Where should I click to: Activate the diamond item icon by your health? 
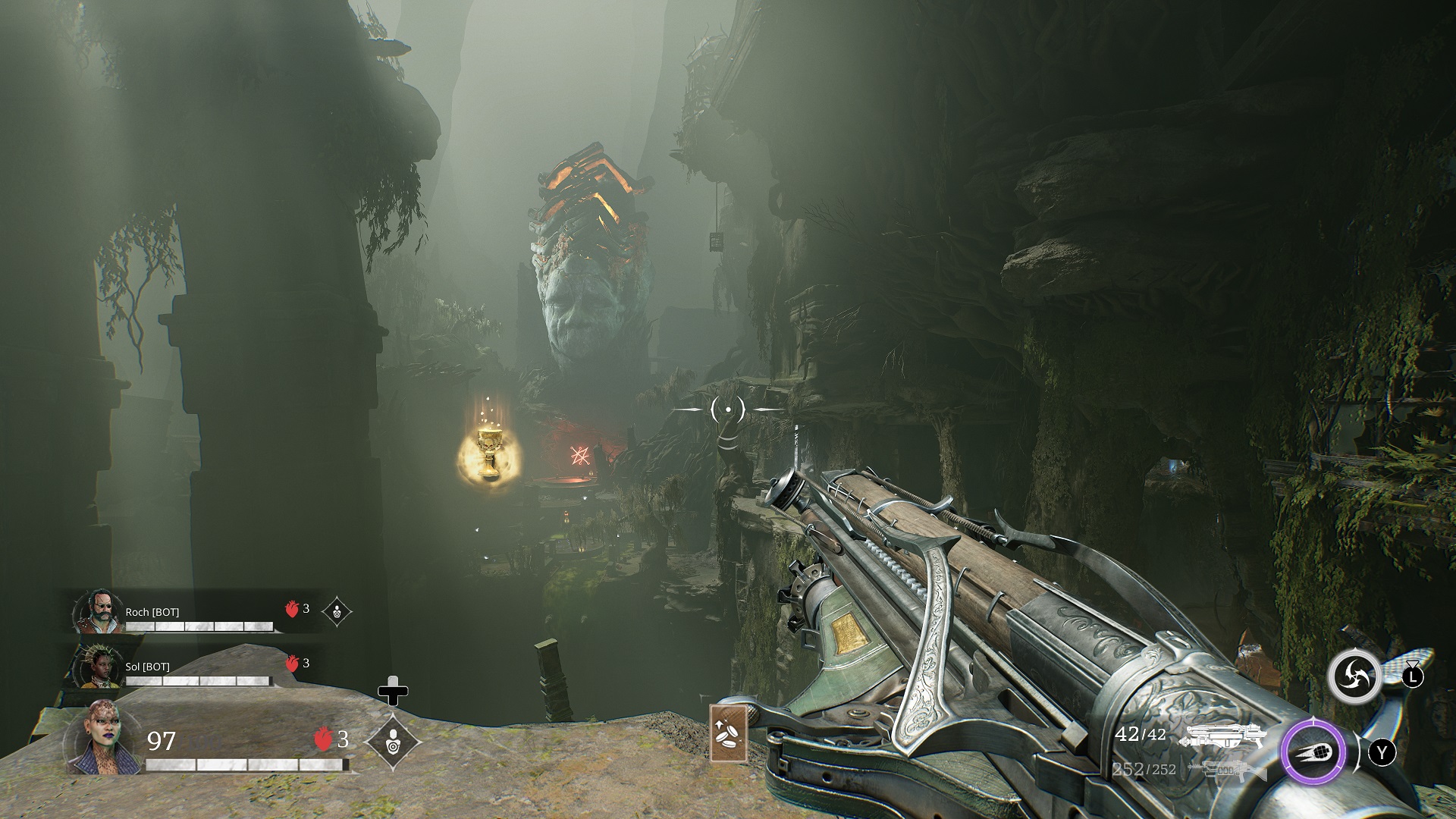coord(393,742)
